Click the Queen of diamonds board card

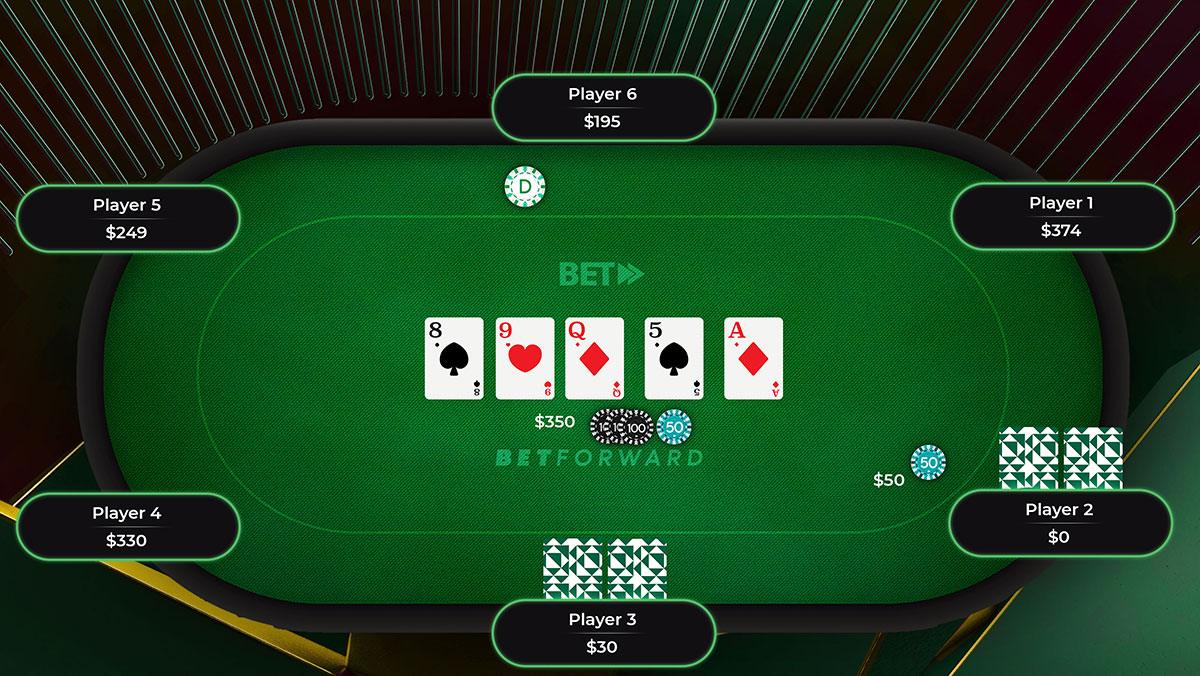click(594, 359)
